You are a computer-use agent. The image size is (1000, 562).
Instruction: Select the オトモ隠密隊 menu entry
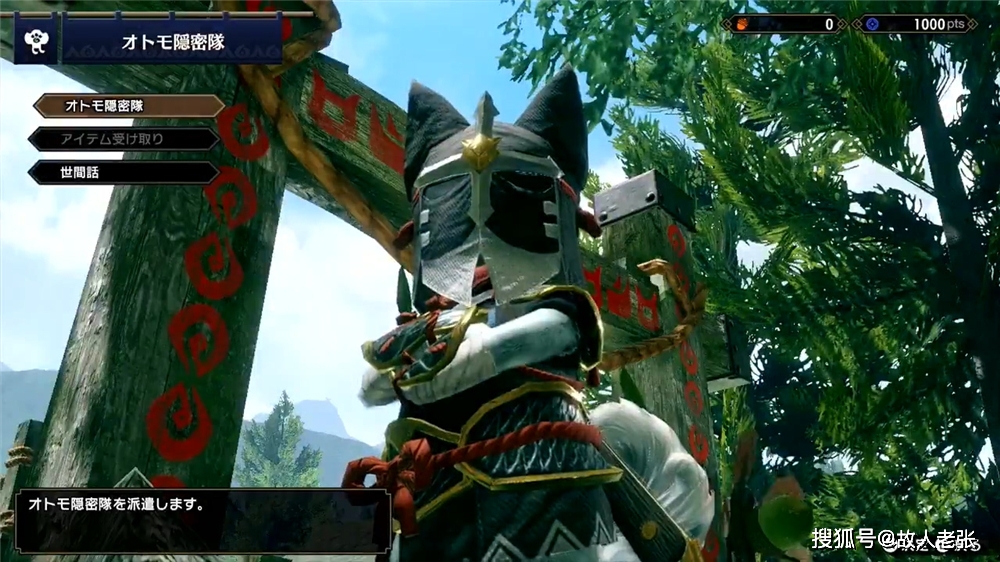128,106
